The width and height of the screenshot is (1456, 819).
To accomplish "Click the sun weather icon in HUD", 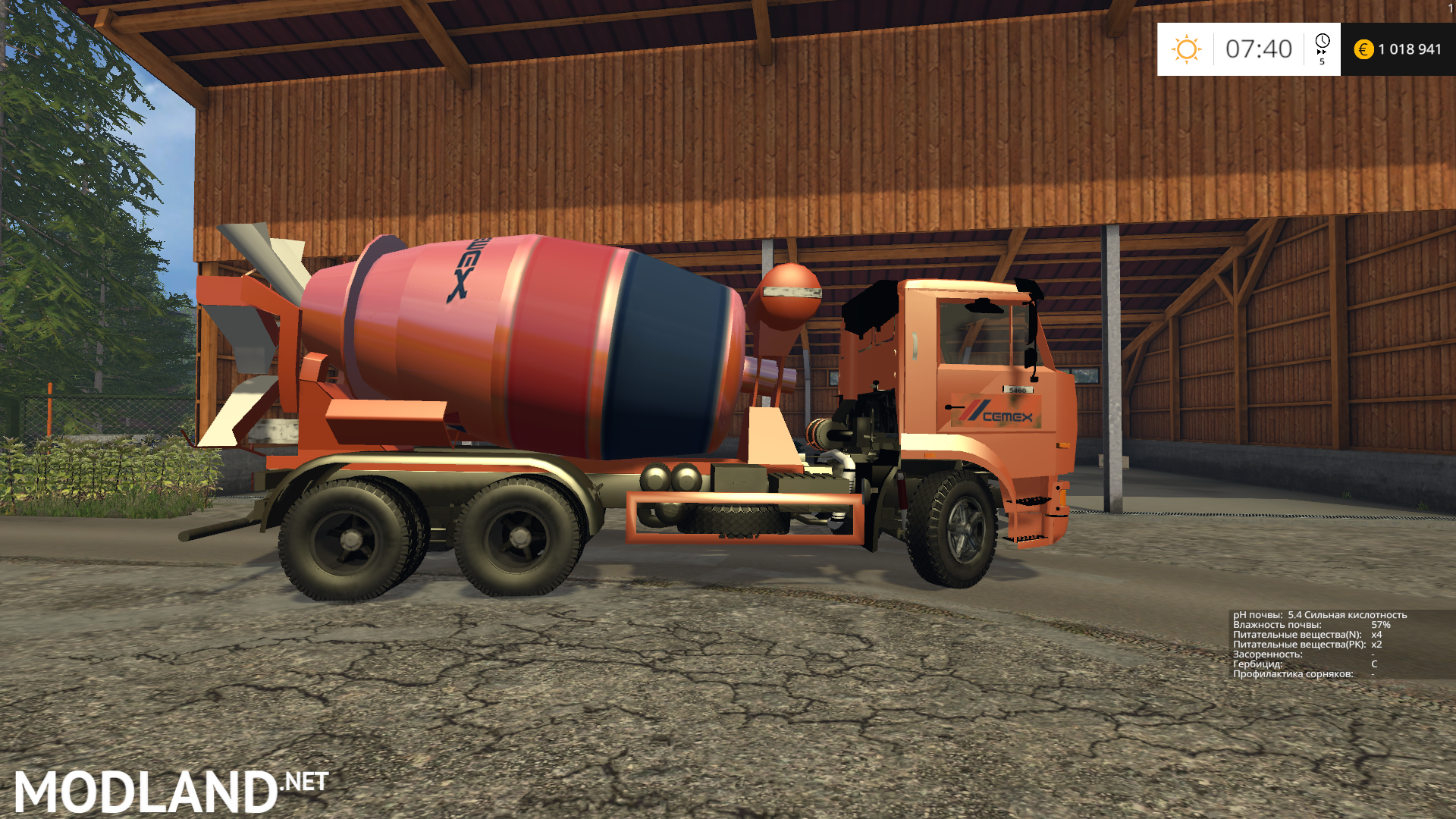I will (1187, 49).
